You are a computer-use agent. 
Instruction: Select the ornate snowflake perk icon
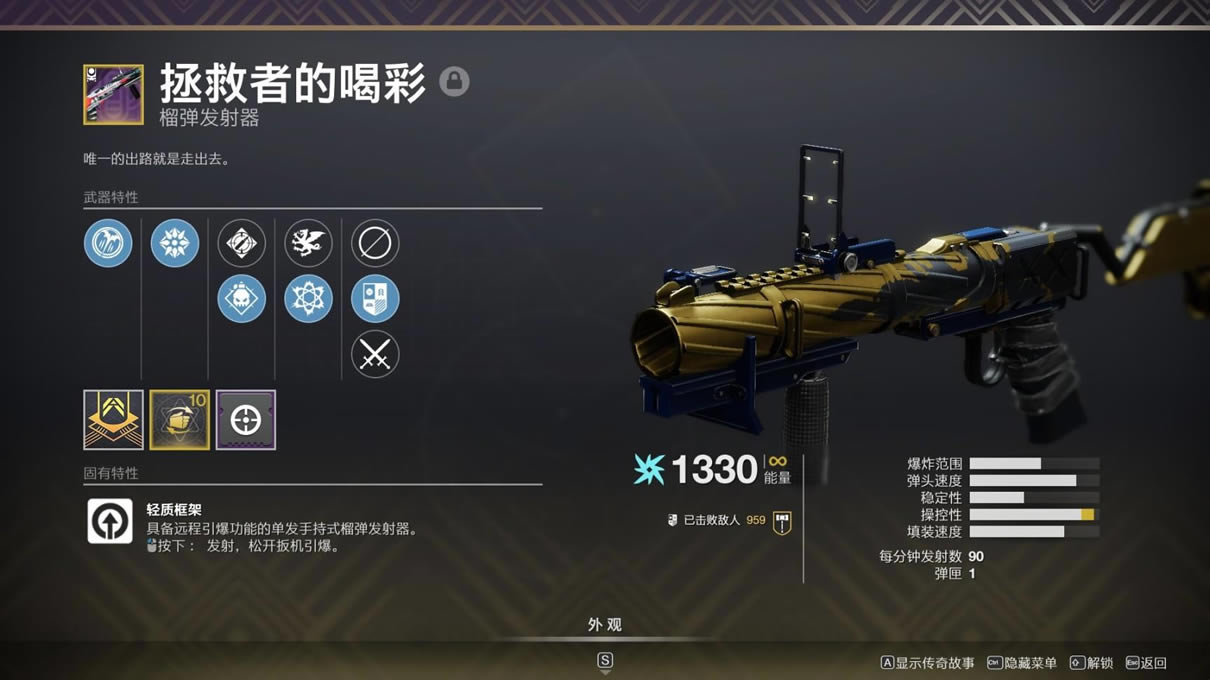pyautogui.click(x=175, y=243)
